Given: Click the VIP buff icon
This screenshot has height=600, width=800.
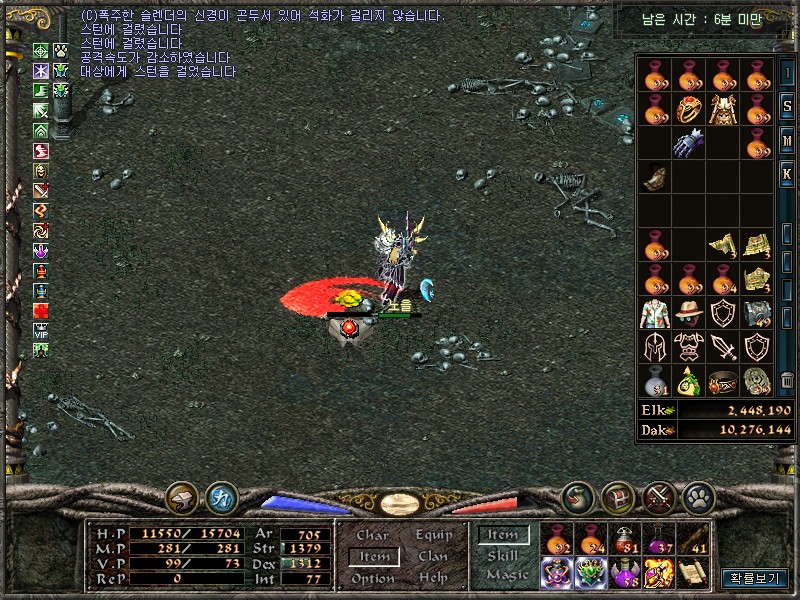Looking at the screenshot, I should [x=41, y=330].
